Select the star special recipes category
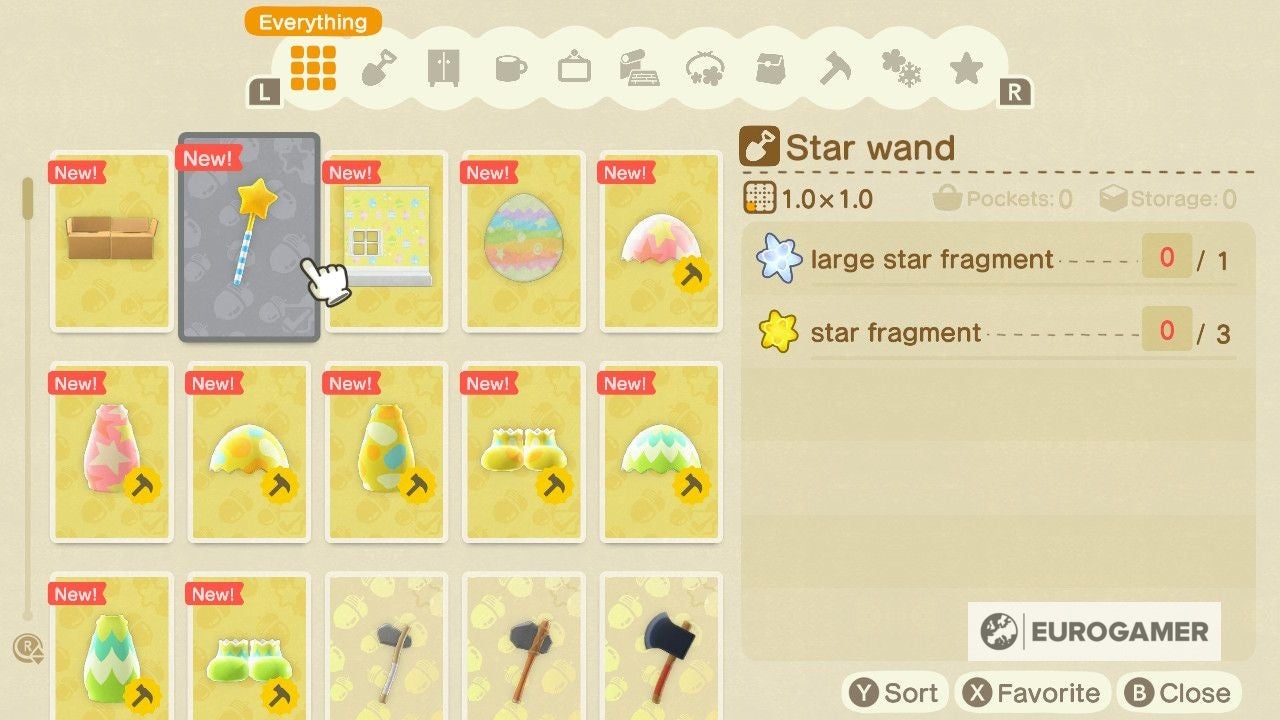The height and width of the screenshot is (720, 1280). (966, 69)
